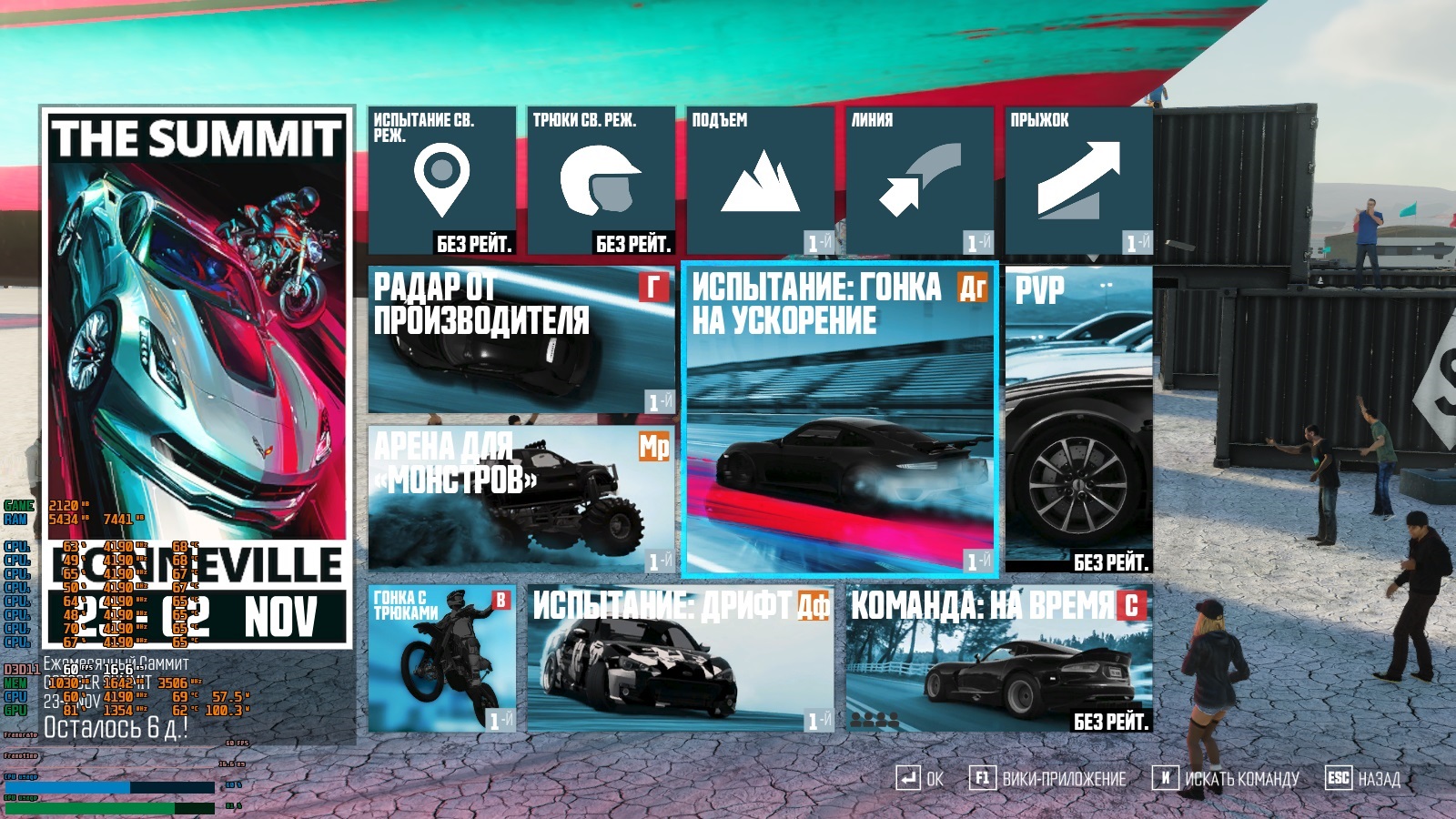Image resolution: width=1456 pixels, height=819 pixels.
Task: Pick the ПРЫЖОК jump tile
Action: [1078, 181]
